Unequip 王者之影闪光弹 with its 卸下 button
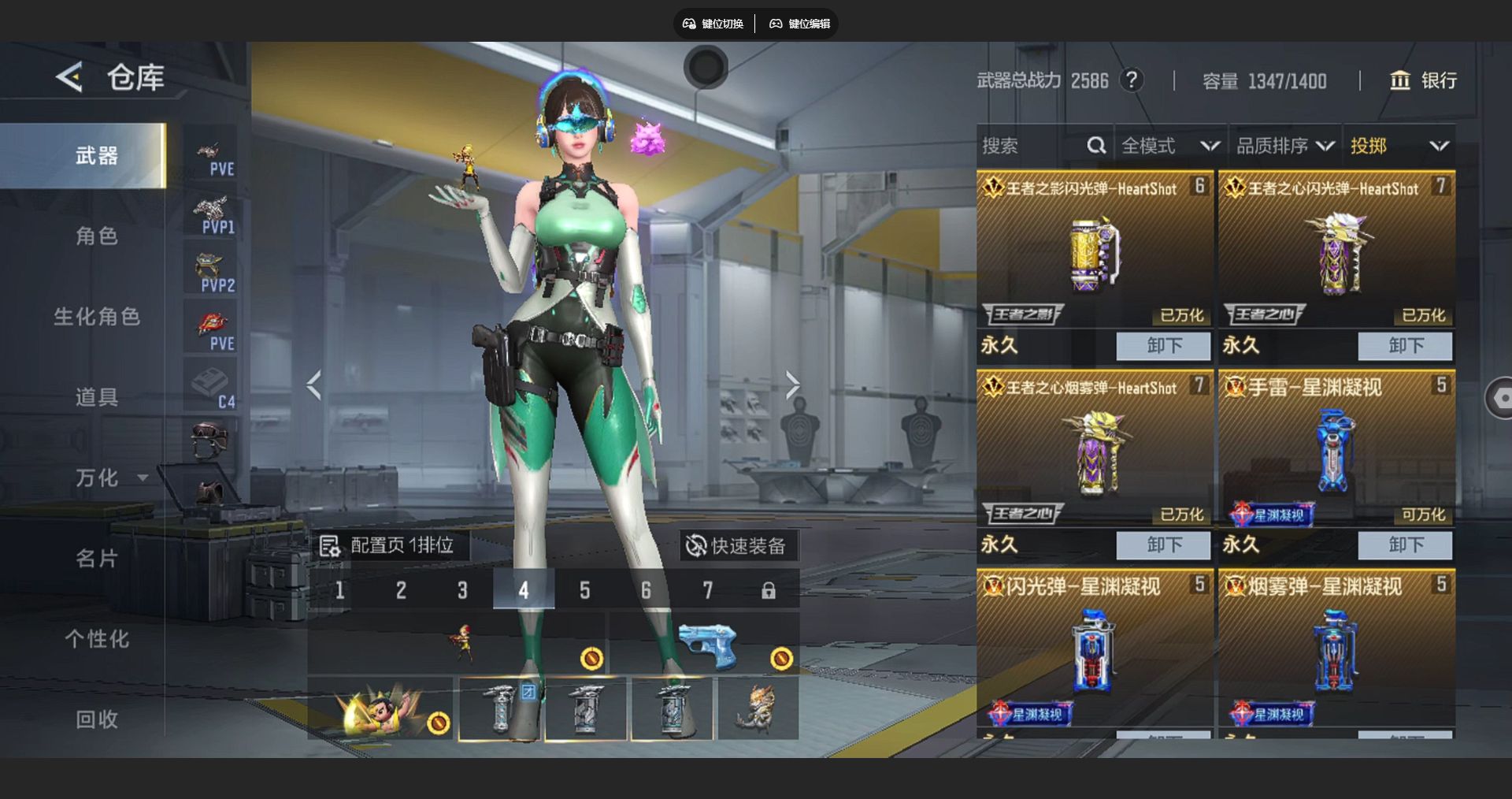 pos(1163,345)
